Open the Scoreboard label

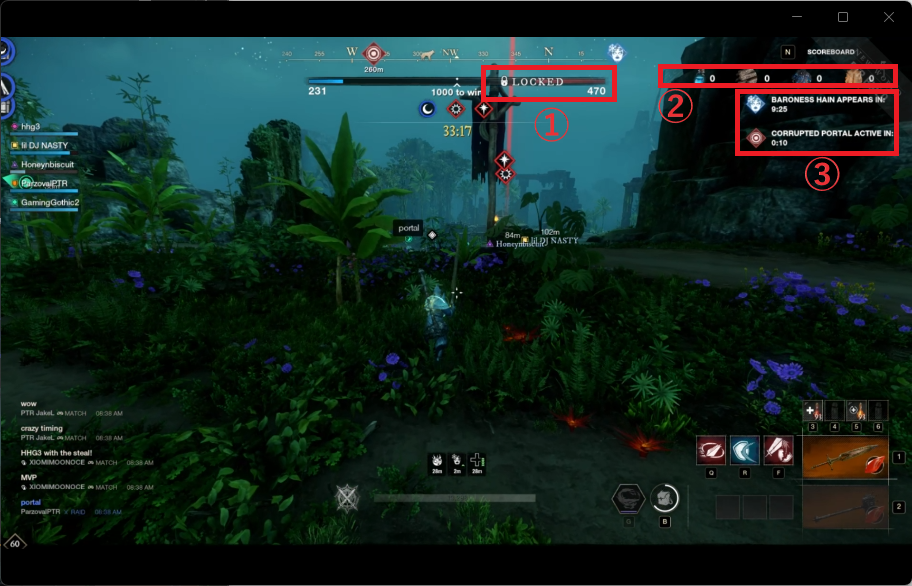pyautogui.click(x=830, y=51)
